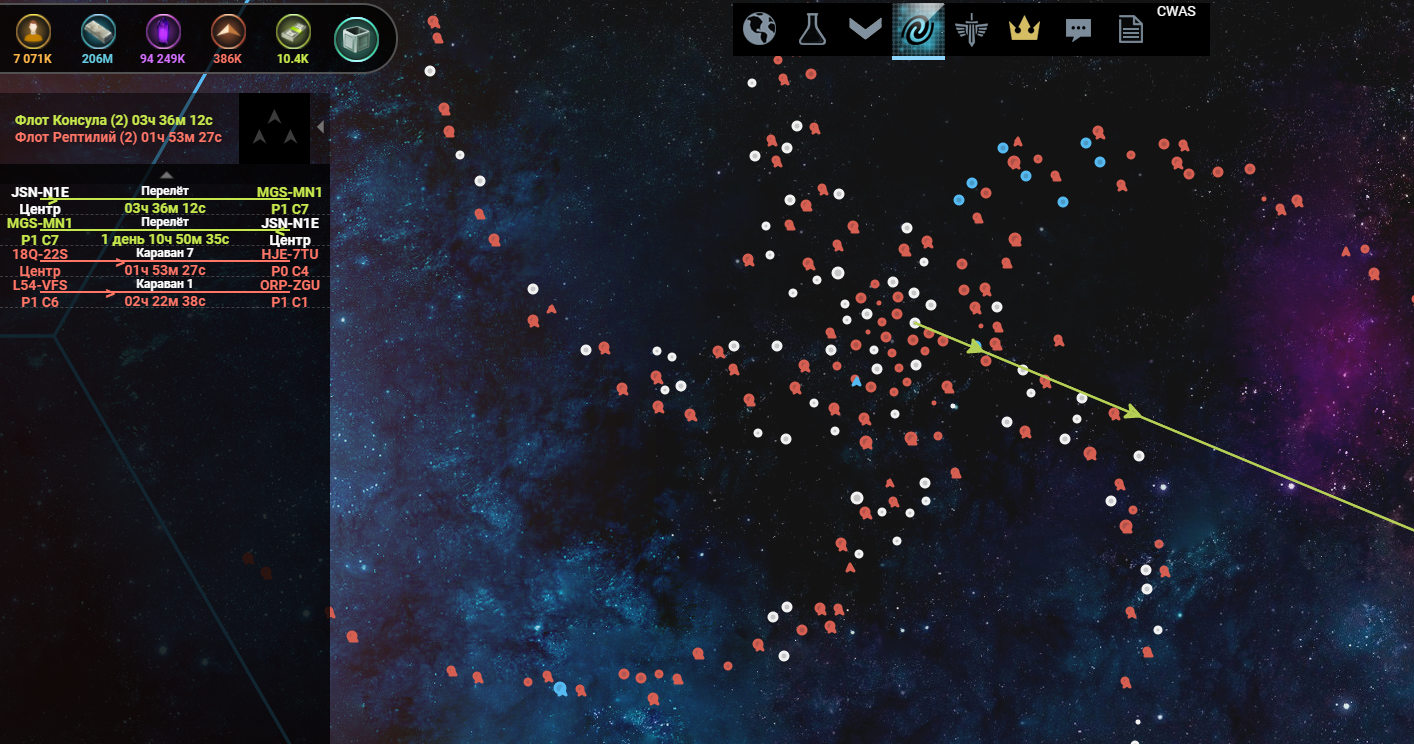Open the research flask menu
The image size is (1414, 744).
813,29
